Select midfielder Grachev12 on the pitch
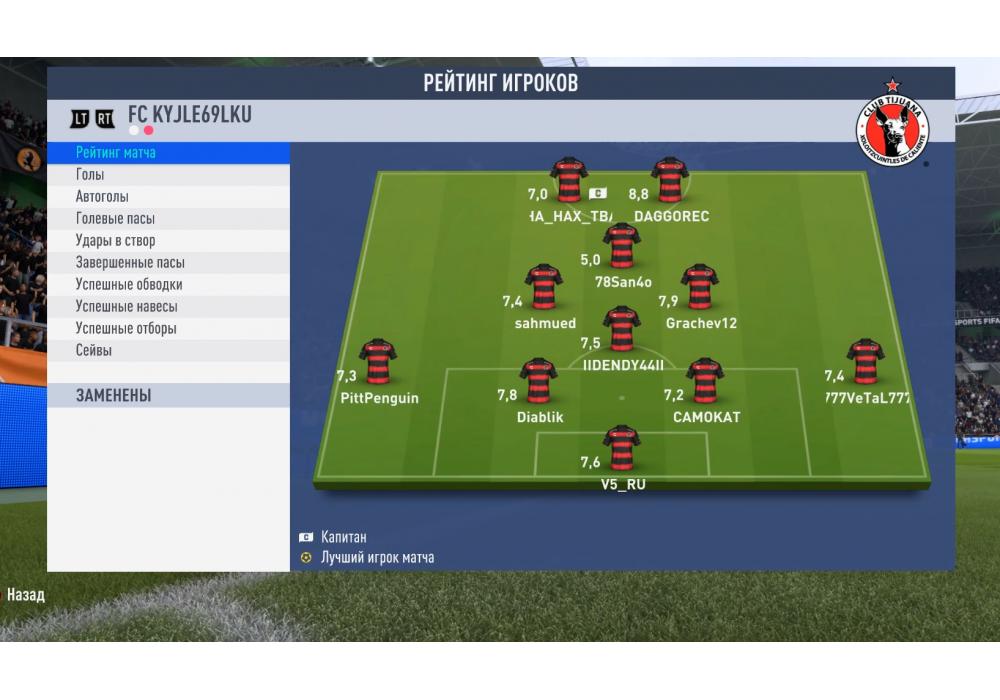 coord(700,287)
